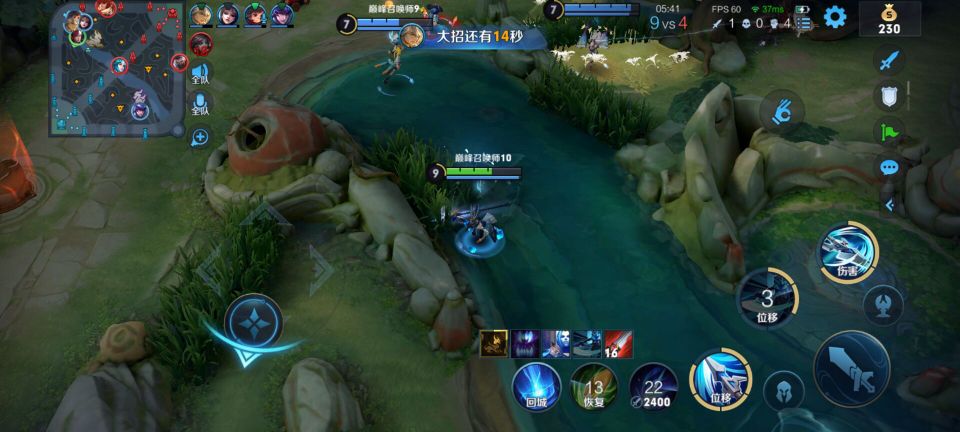Send the shield retreat signal
Viewport: 960px width, 432px height.
tap(889, 96)
